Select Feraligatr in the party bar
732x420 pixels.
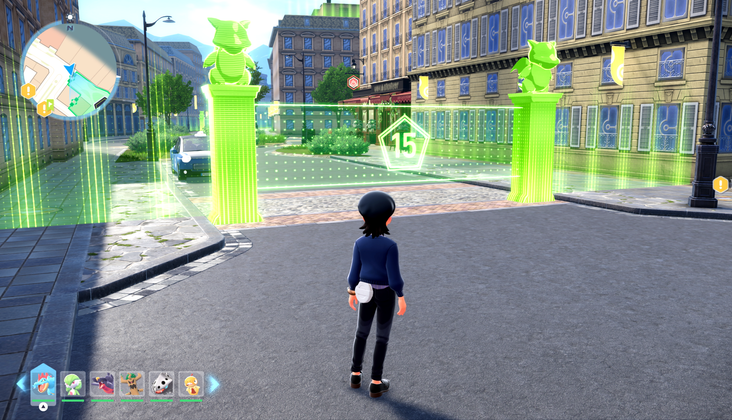pos(43,383)
